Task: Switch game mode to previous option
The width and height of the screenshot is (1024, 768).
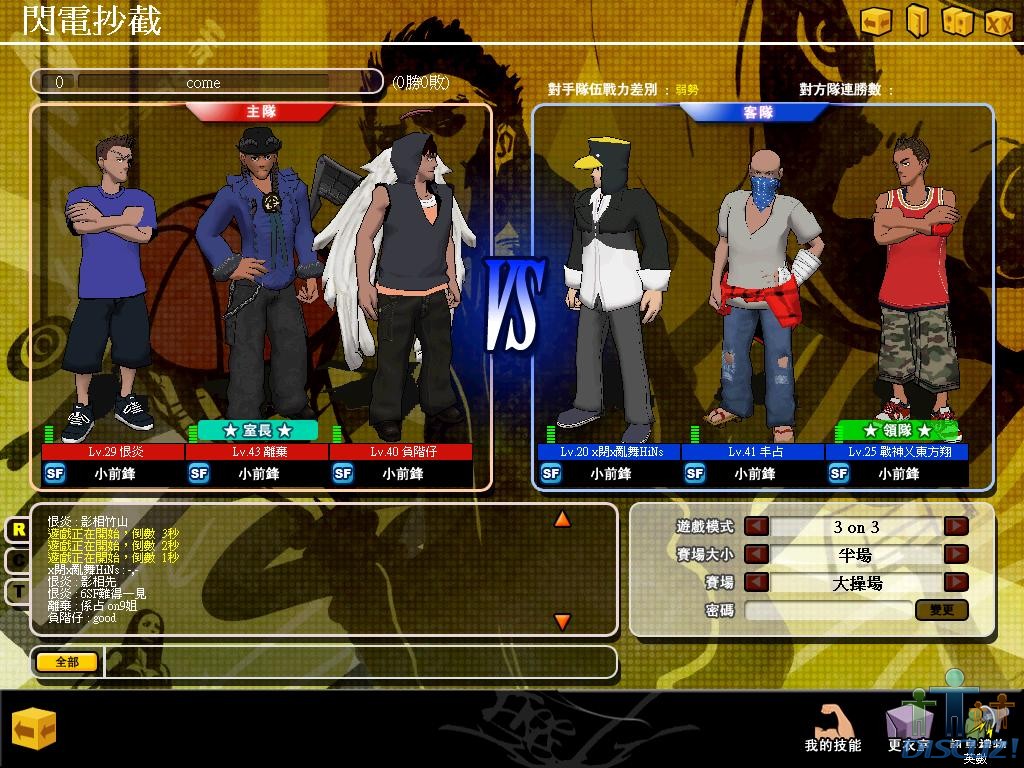Action: click(756, 526)
